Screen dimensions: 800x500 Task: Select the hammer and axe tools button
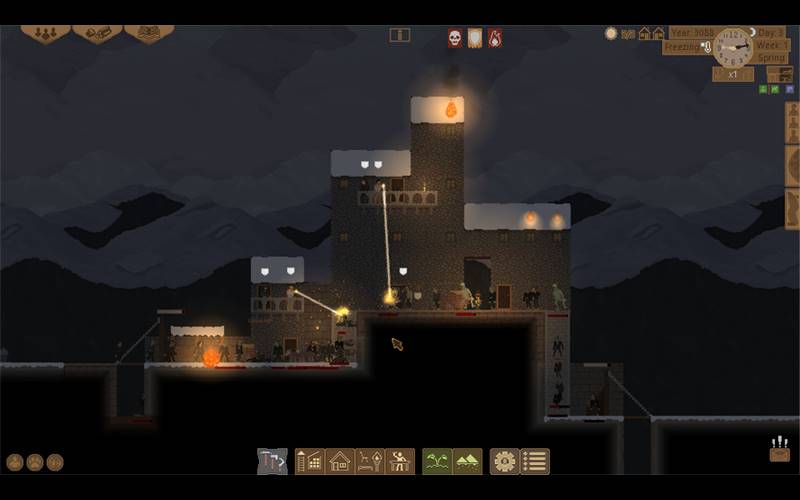coord(272,461)
